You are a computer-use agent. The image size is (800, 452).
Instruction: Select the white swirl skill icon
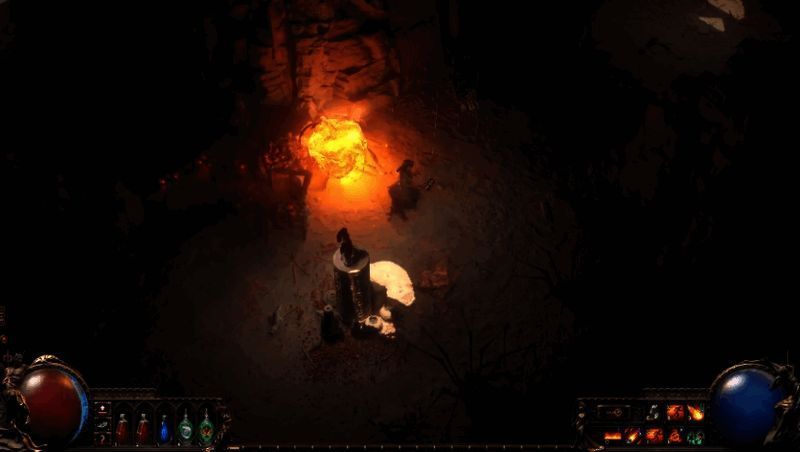coord(654,412)
